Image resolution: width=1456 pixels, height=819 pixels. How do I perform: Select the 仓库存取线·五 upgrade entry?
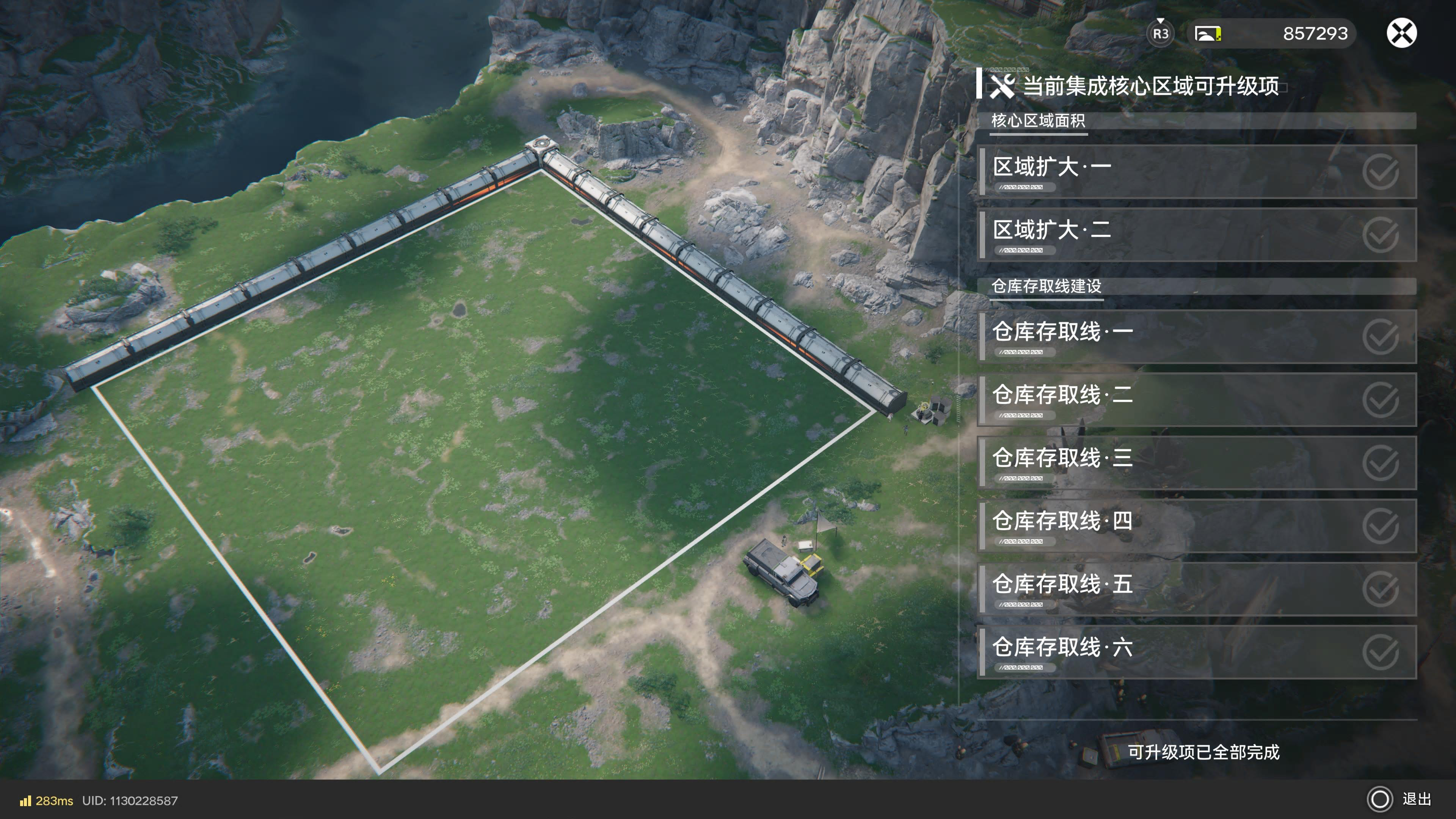coord(1197,589)
